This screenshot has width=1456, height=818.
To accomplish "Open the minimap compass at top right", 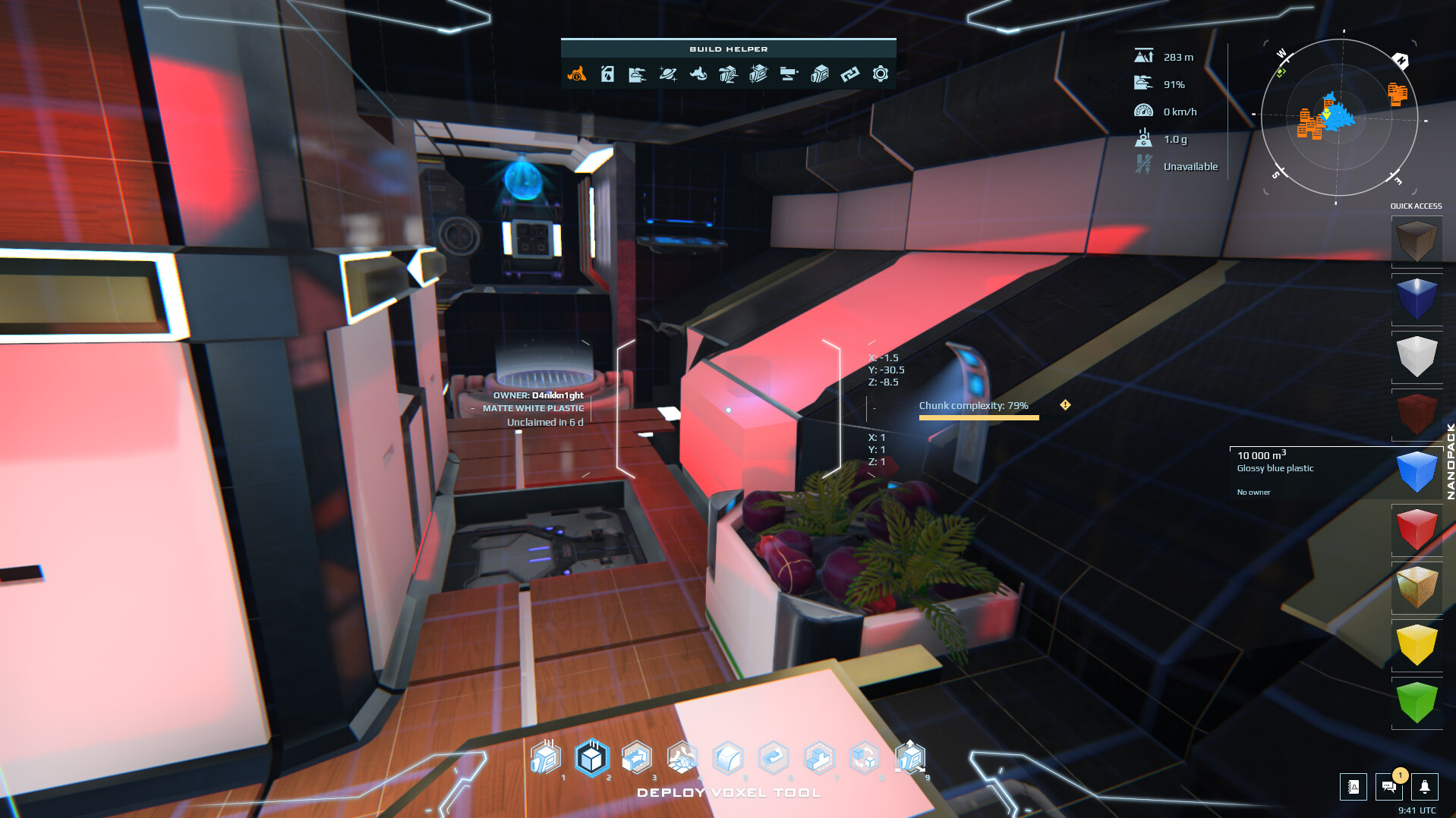I will click(x=1339, y=118).
